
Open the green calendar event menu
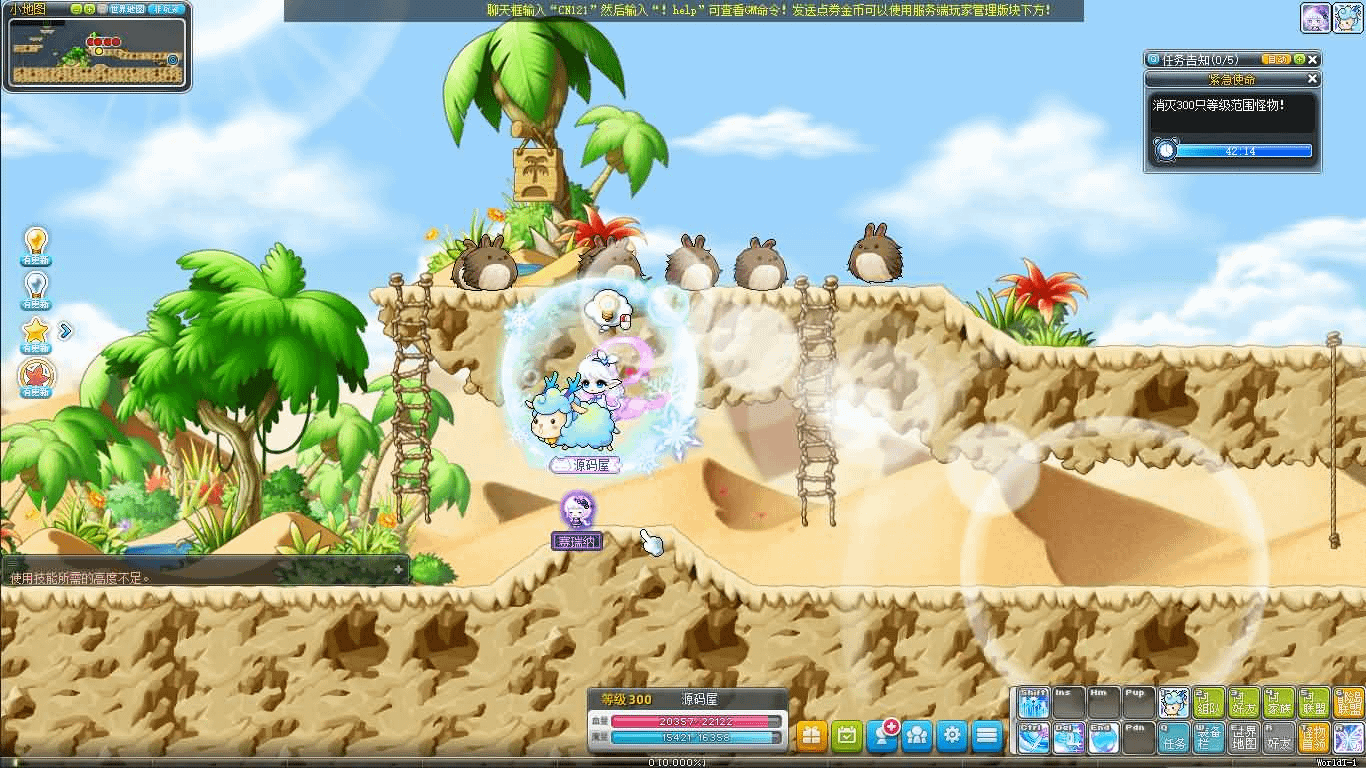[846, 736]
